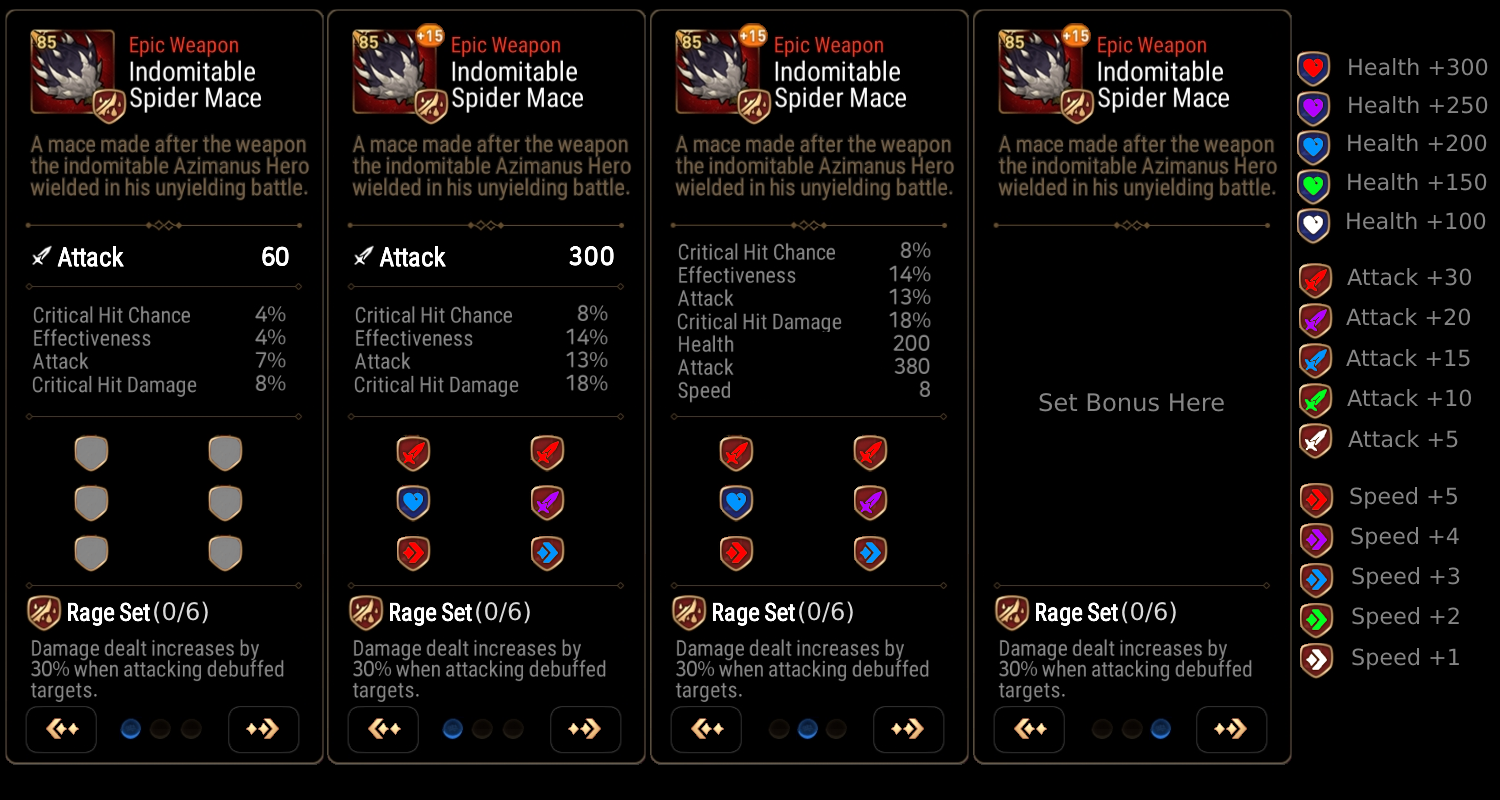Click the red Attack +30 gem legend icon
Image resolution: width=1500 pixels, height=800 pixels.
tap(1314, 278)
